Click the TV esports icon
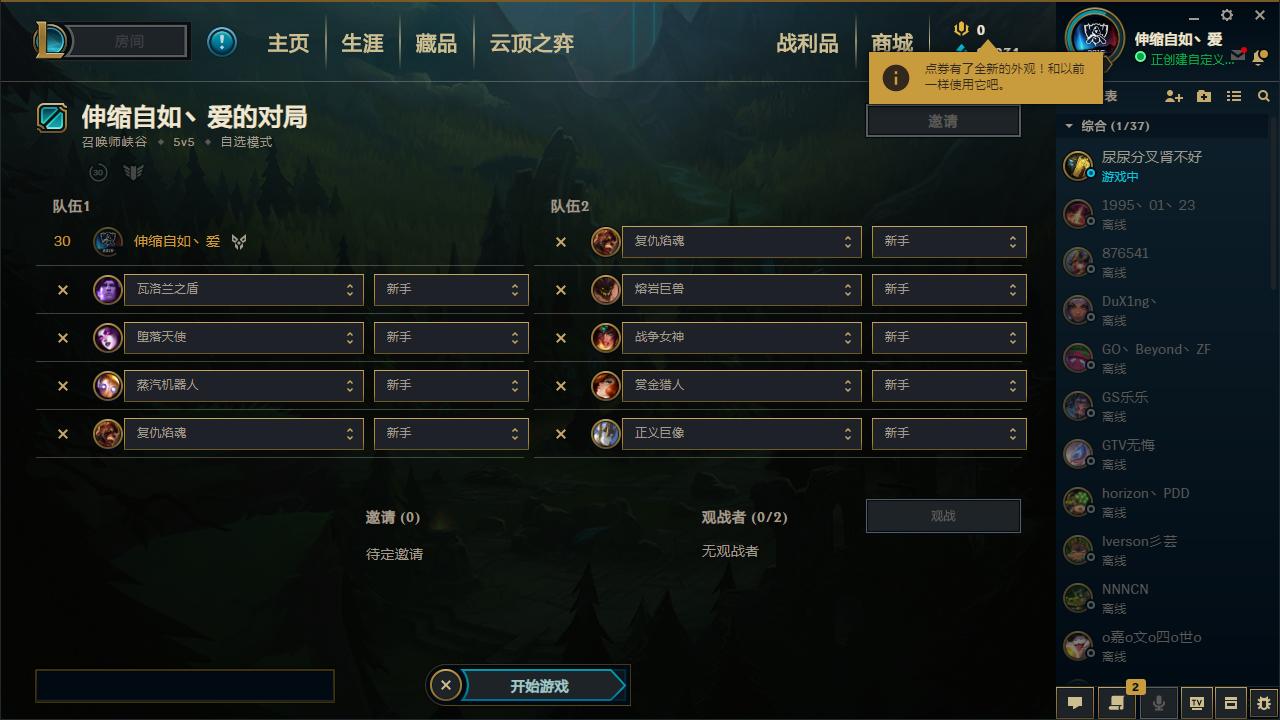The width and height of the screenshot is (1280, 720). [1196, 703]
